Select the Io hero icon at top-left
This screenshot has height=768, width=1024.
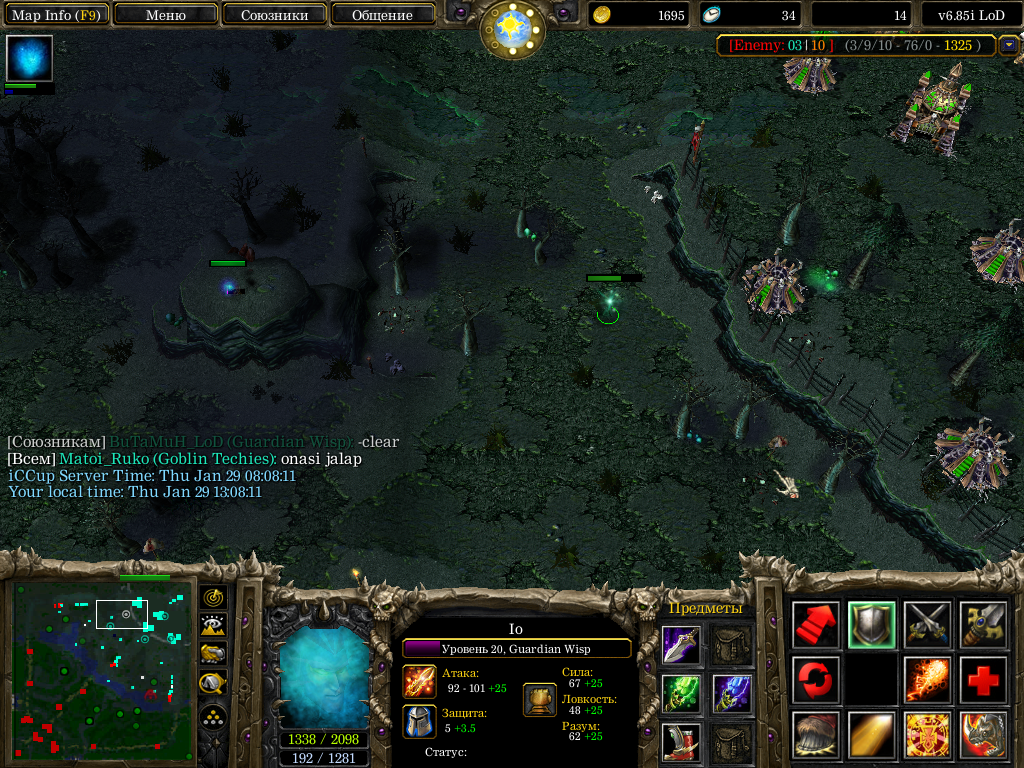(29, 58)
